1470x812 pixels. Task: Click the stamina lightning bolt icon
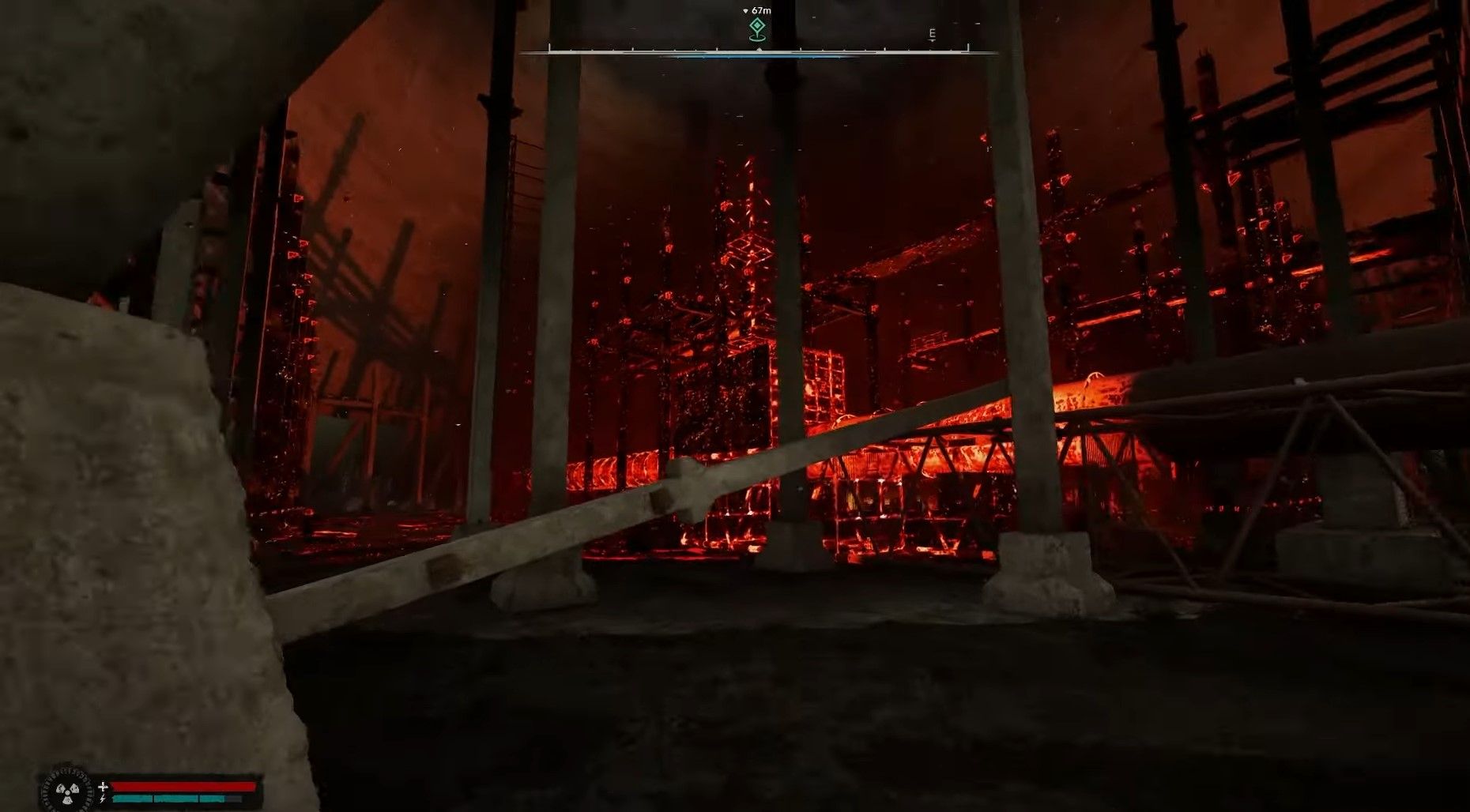tap(102, 799)
